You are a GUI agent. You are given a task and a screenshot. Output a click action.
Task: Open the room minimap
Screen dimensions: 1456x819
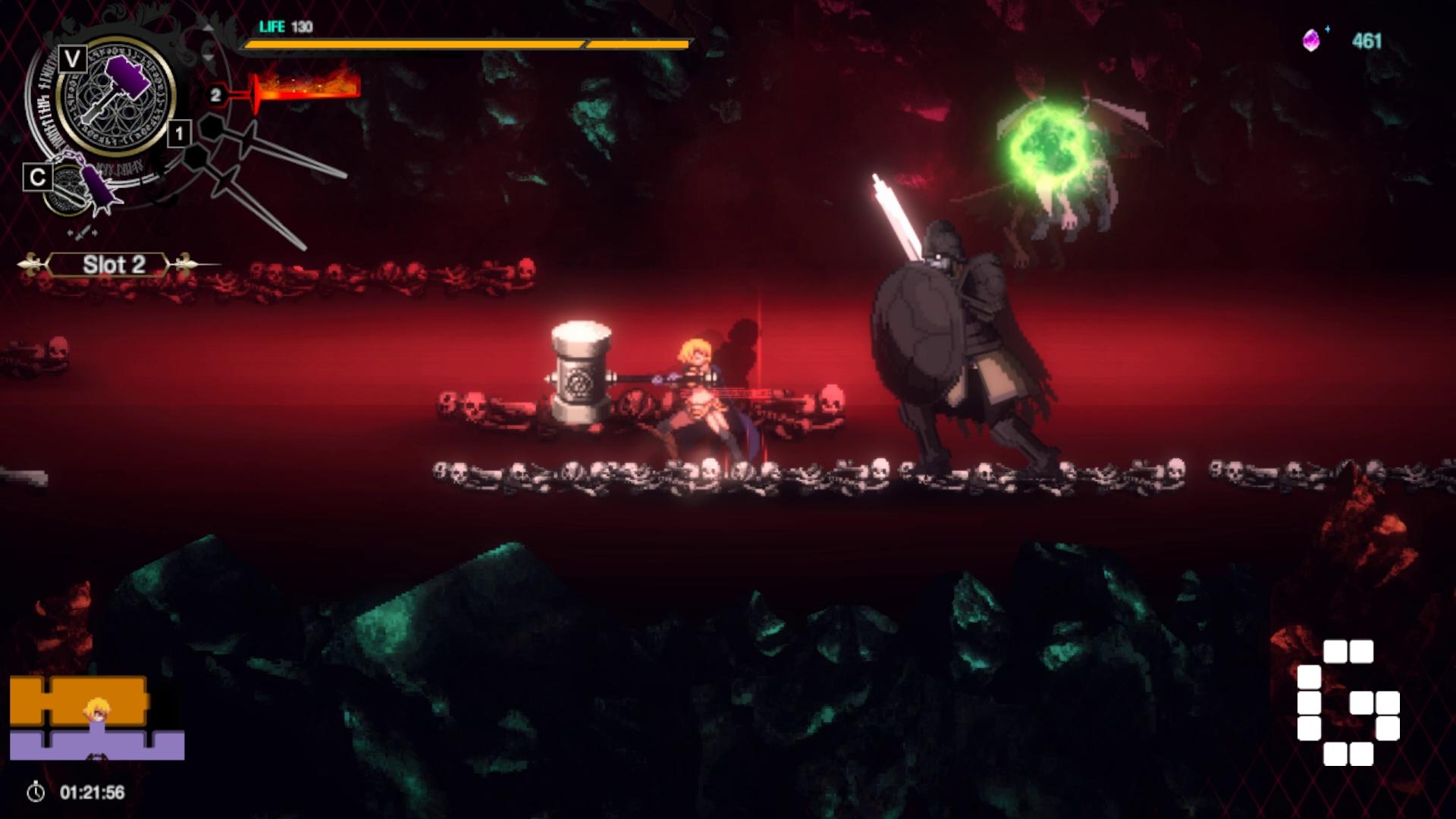(x=96, y=718)
